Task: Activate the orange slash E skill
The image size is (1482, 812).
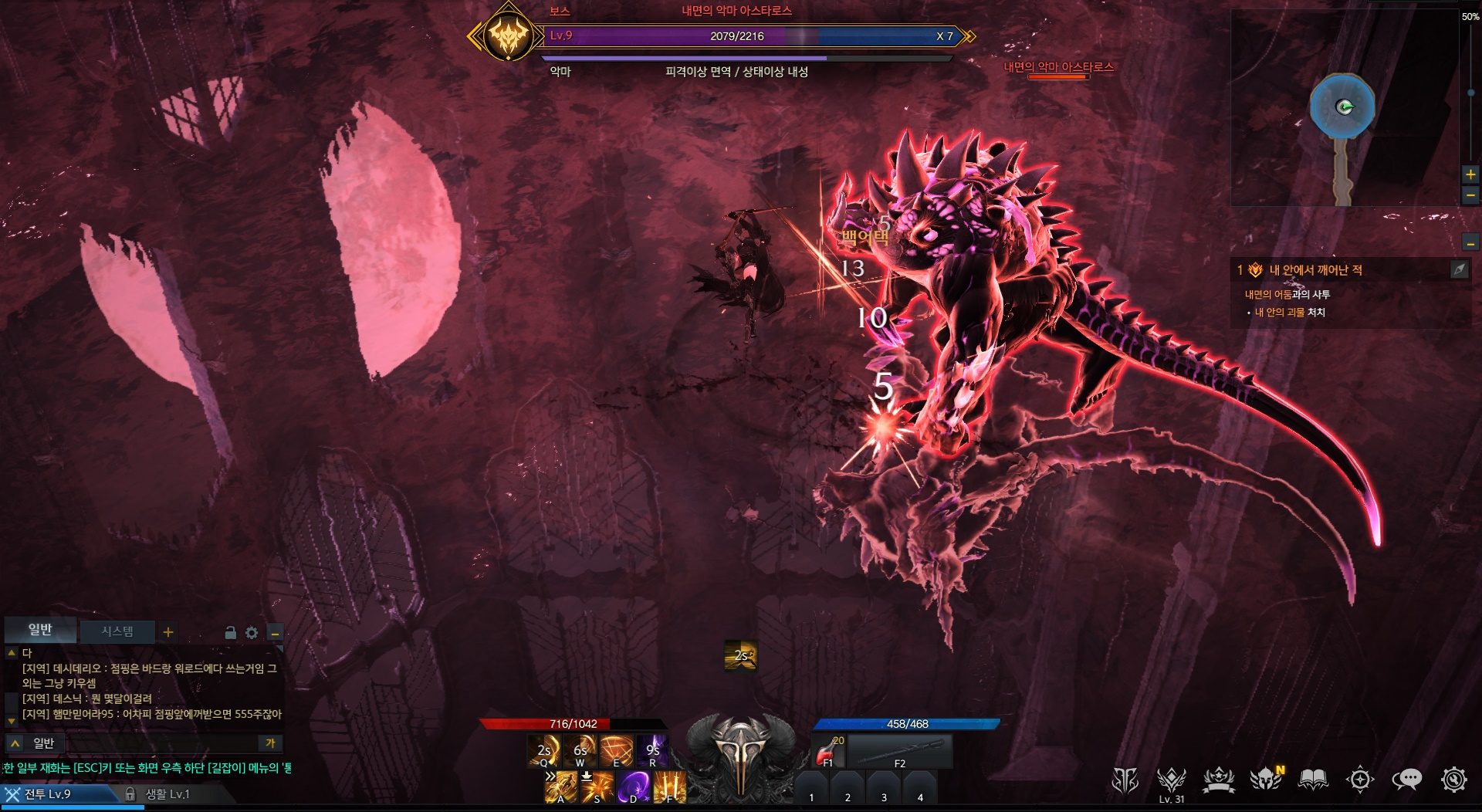Action: point(617,750)
